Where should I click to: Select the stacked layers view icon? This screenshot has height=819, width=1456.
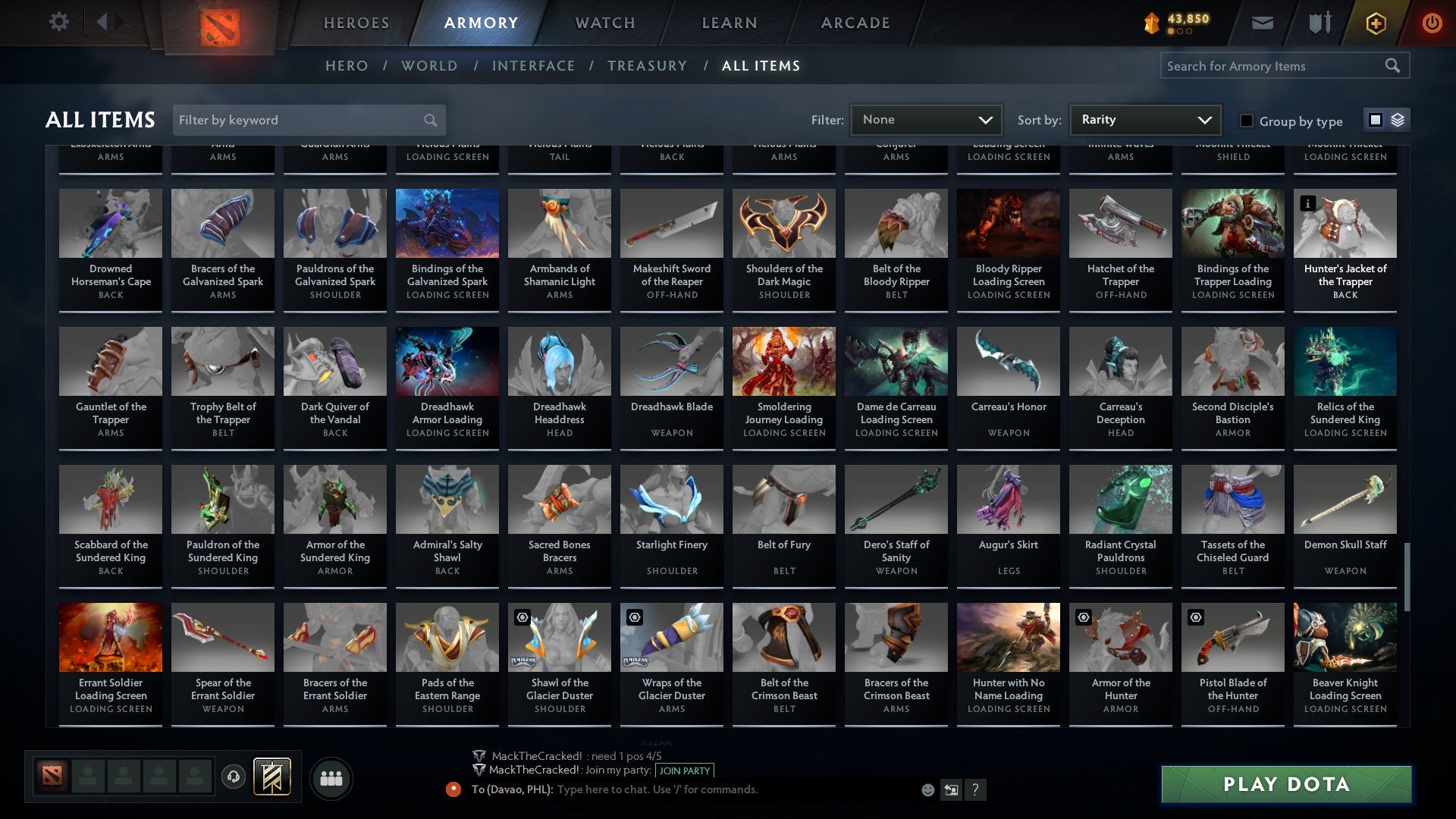click(1398, 120)
